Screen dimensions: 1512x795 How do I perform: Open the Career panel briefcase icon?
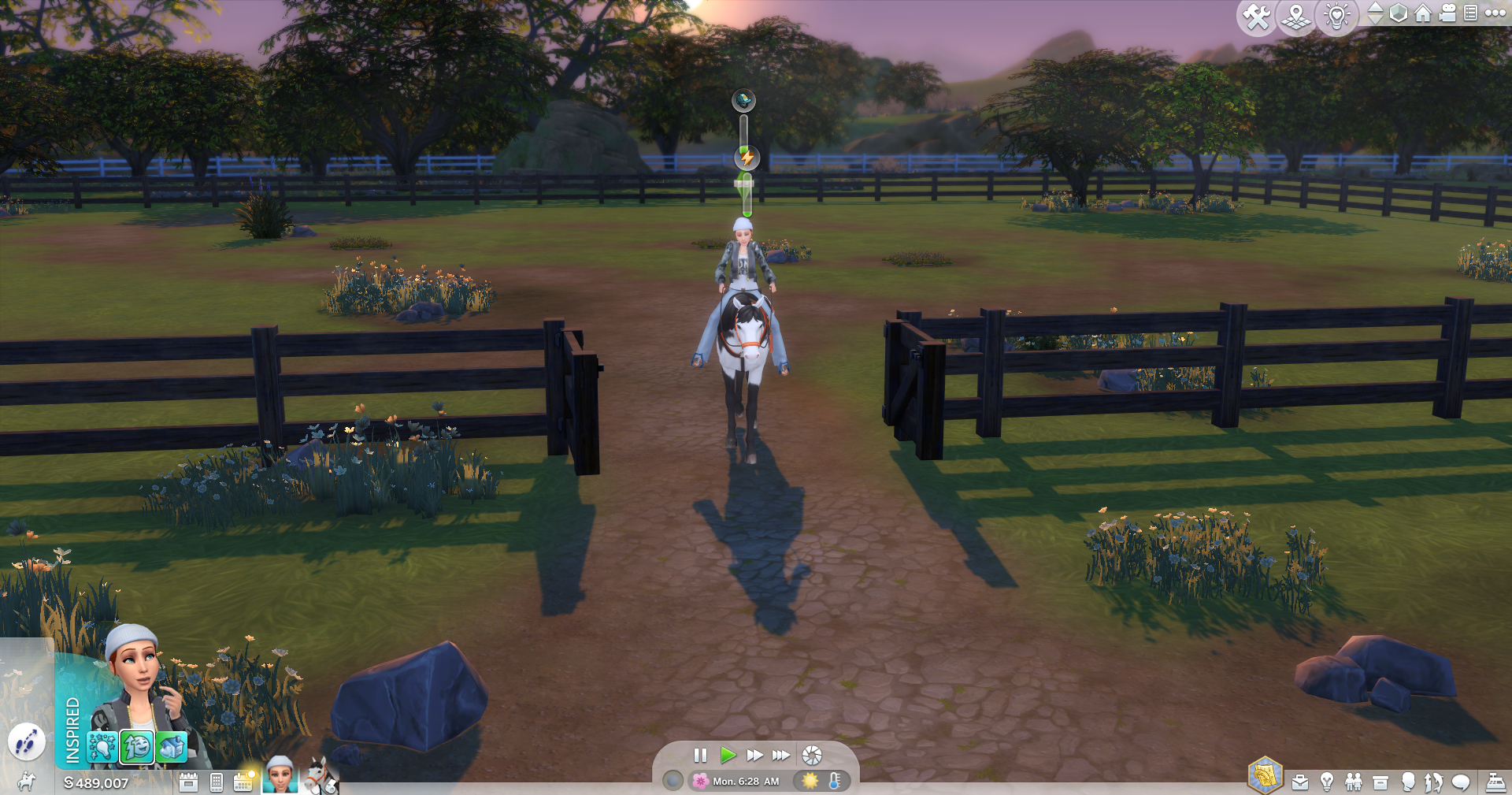(x=1300, y=782)
